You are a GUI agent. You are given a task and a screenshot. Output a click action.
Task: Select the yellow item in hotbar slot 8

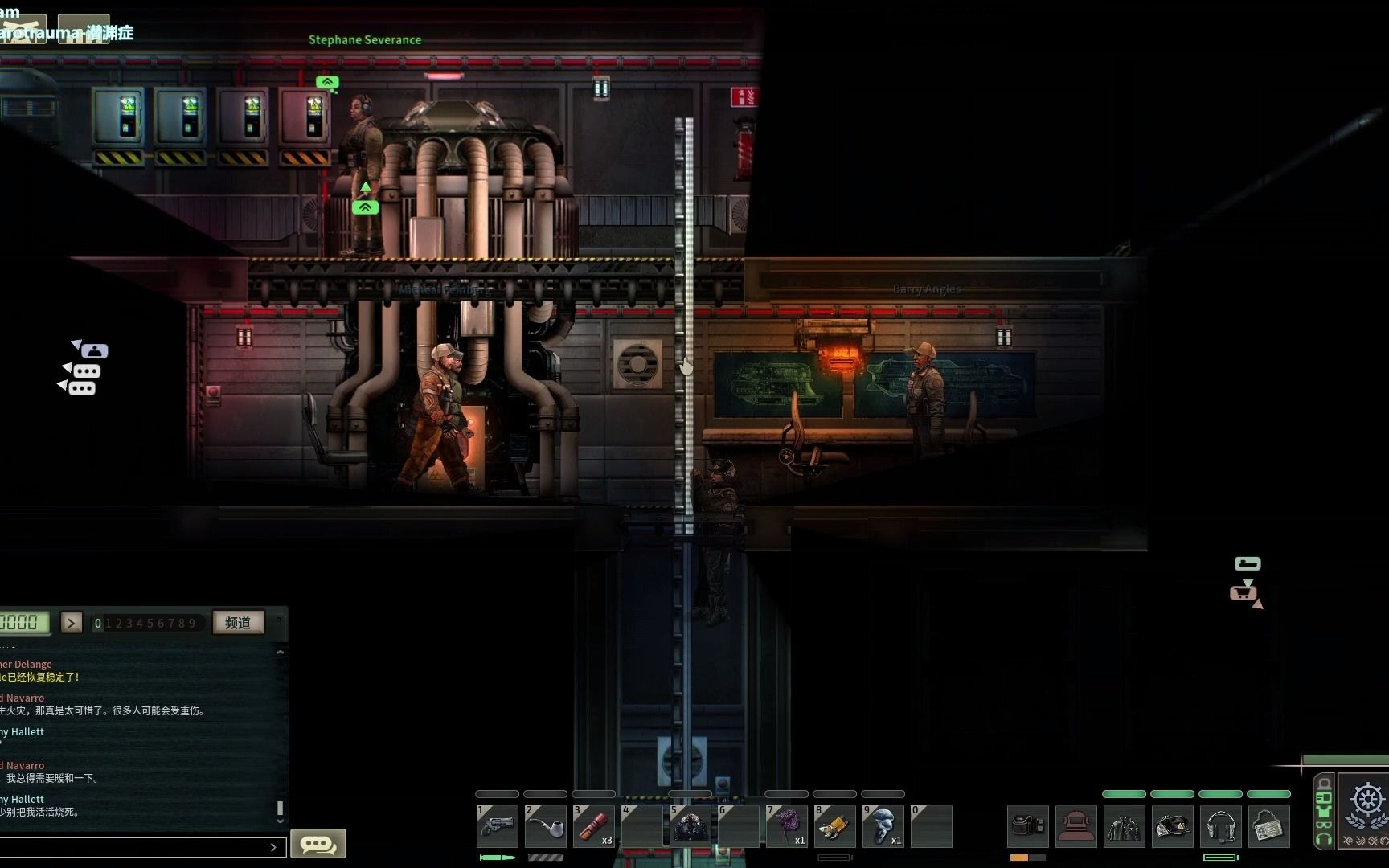coord(834,826)
